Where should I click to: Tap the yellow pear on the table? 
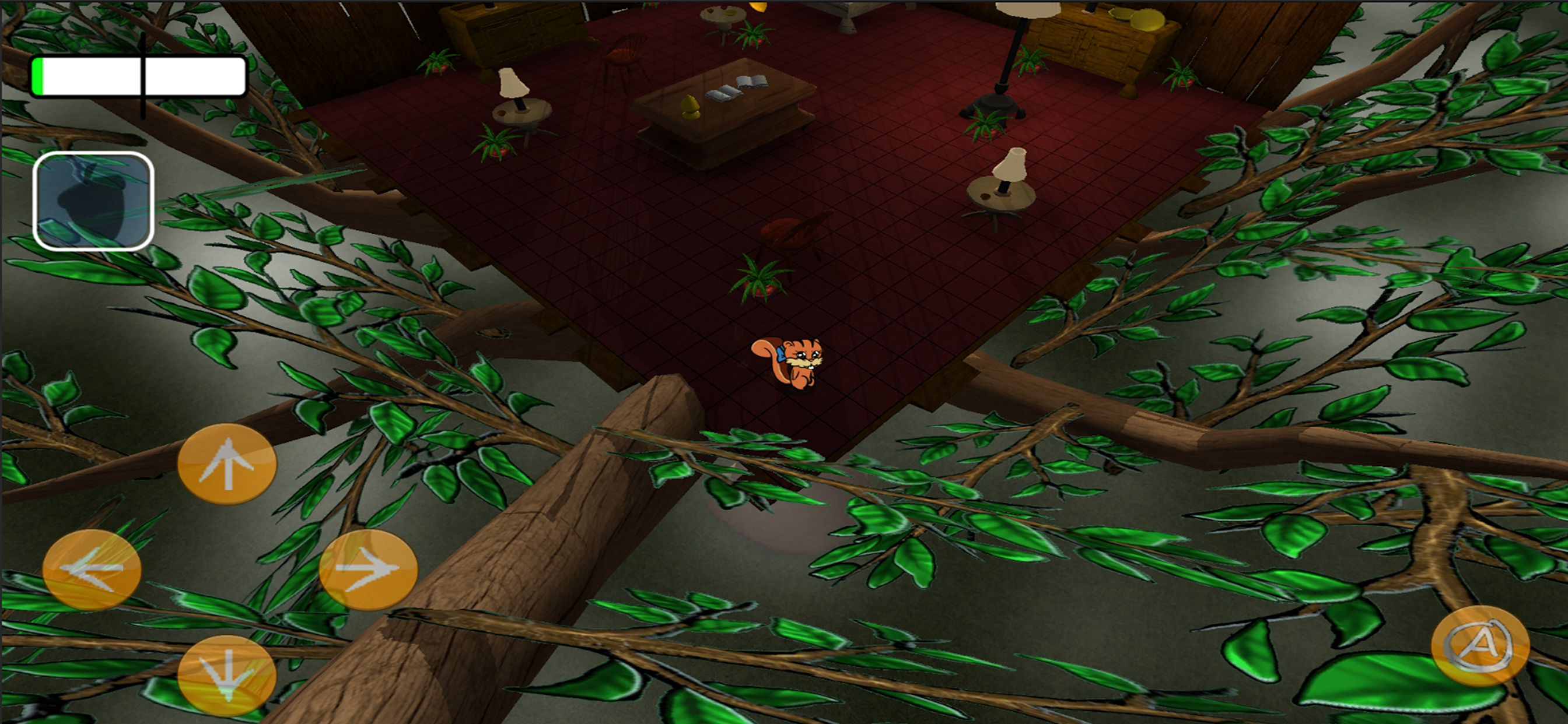click(x=691, y=107)
